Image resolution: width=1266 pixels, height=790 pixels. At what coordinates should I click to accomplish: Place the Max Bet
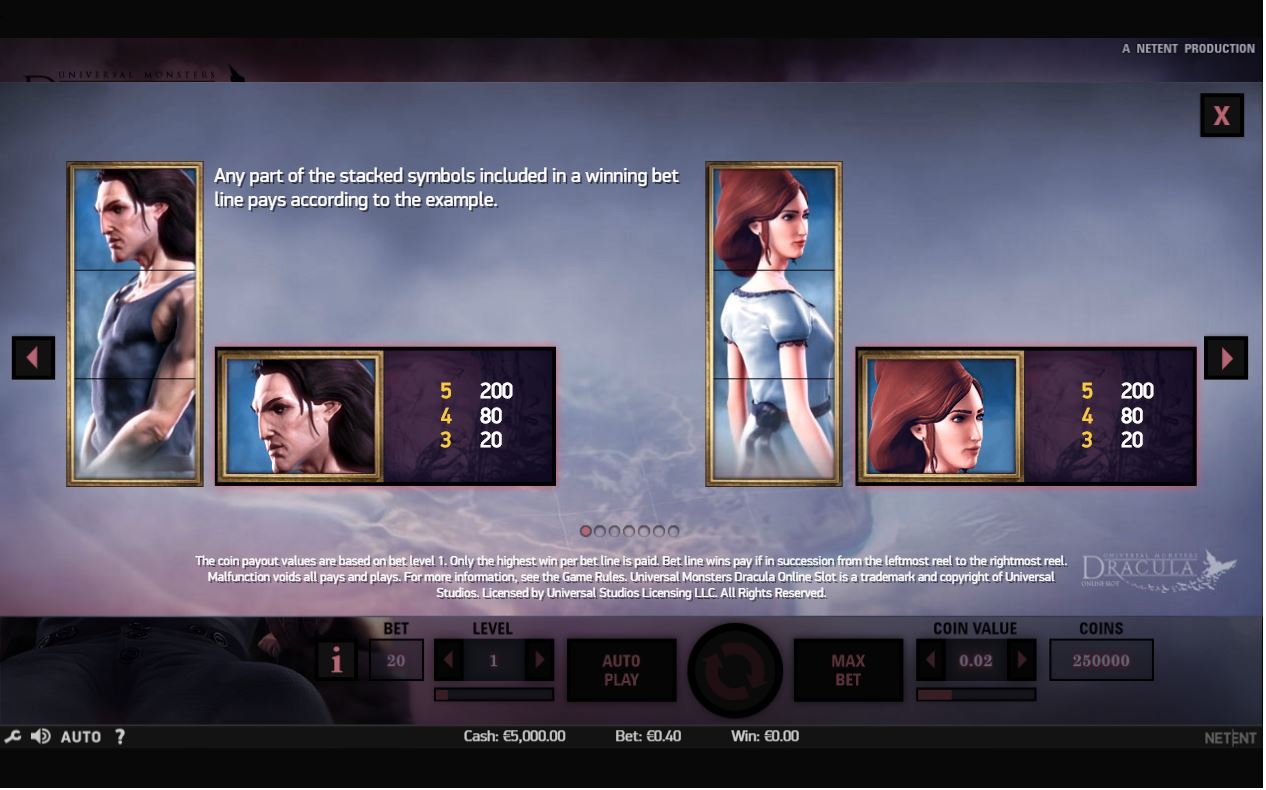[847, 670]
